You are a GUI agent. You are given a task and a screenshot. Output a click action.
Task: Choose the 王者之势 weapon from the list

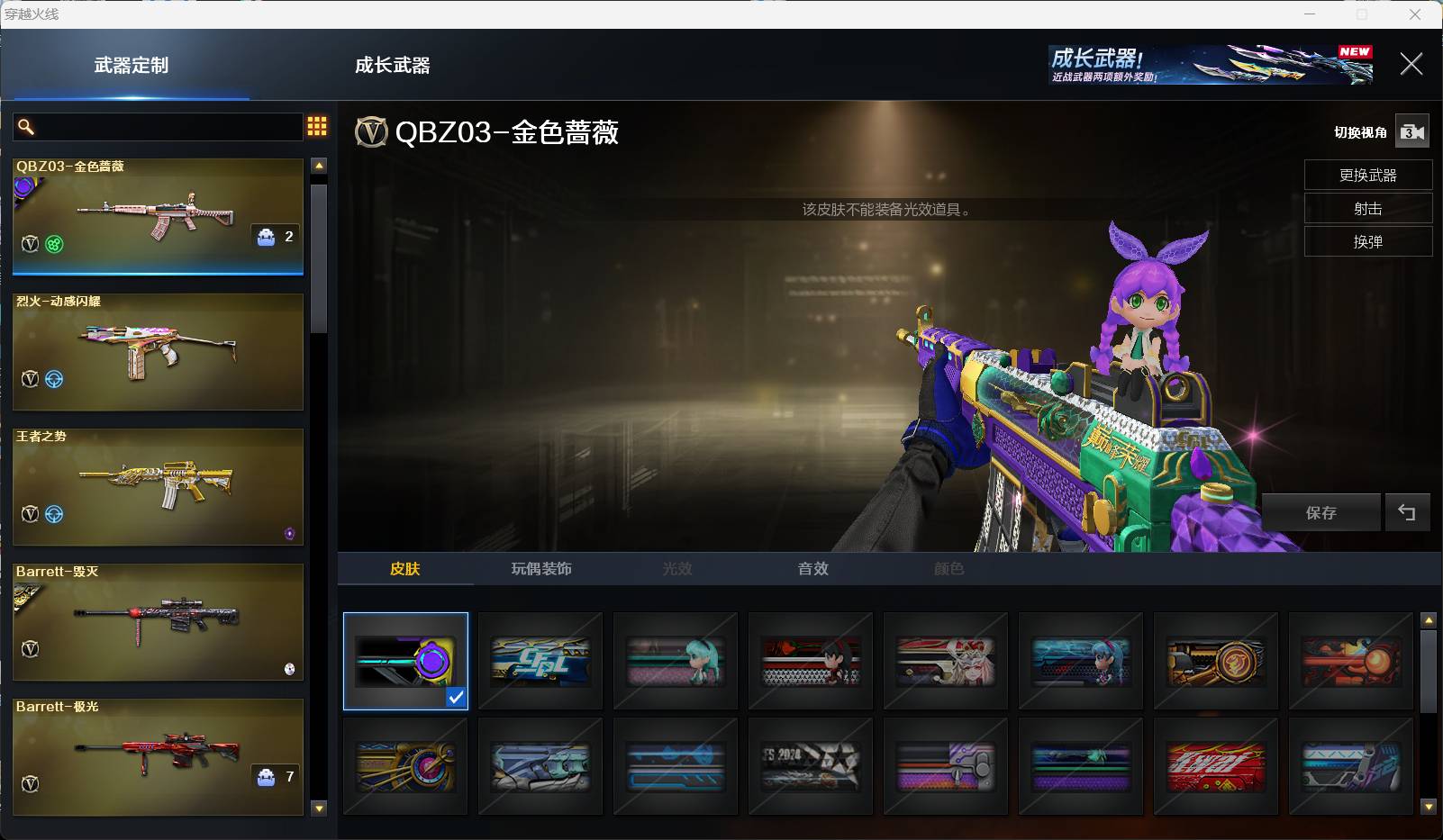point(158,487)
